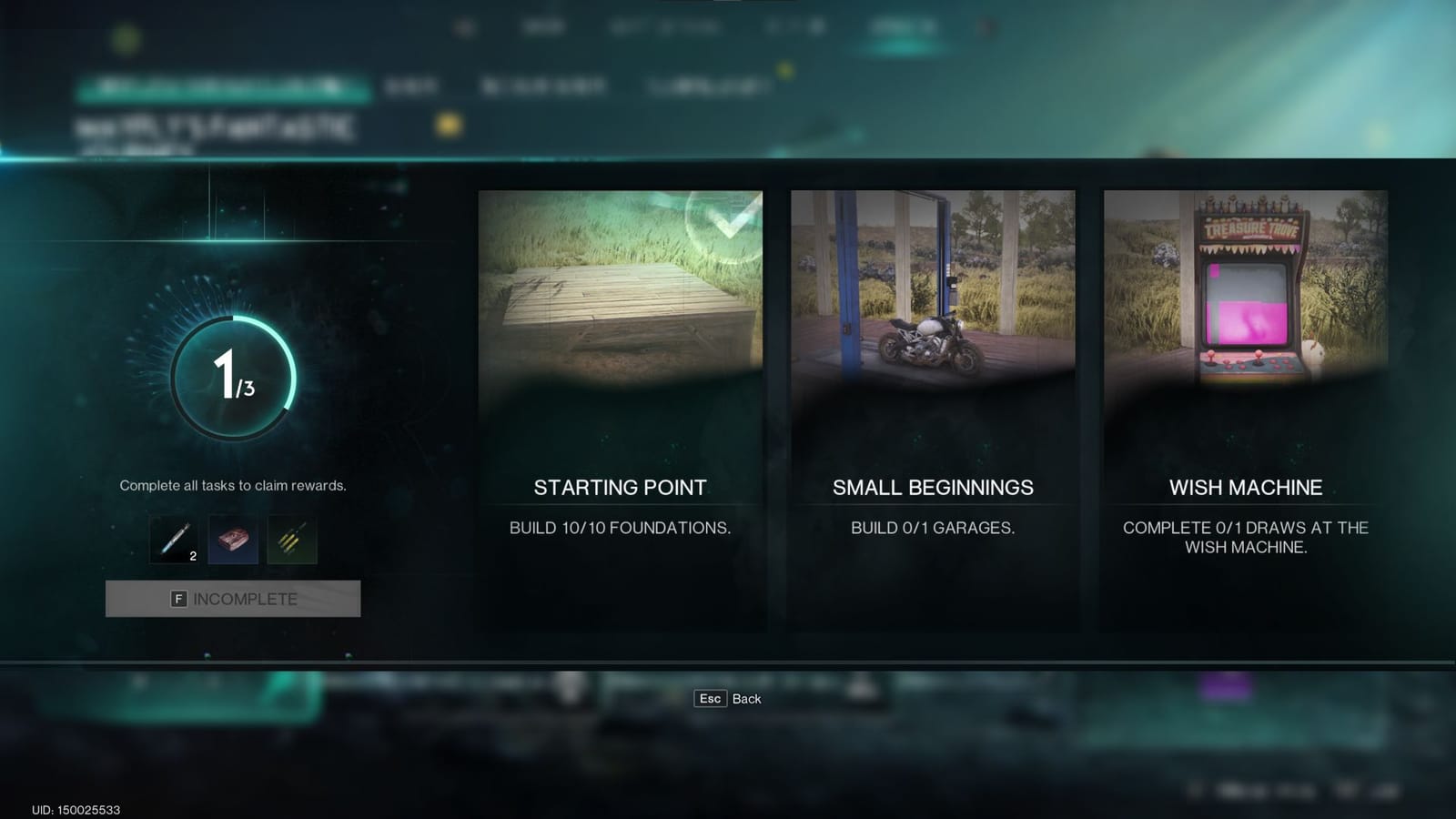Select the arrow bundle reward icon
Viewport: 1456px width, 819px height.
coord(292,541)
